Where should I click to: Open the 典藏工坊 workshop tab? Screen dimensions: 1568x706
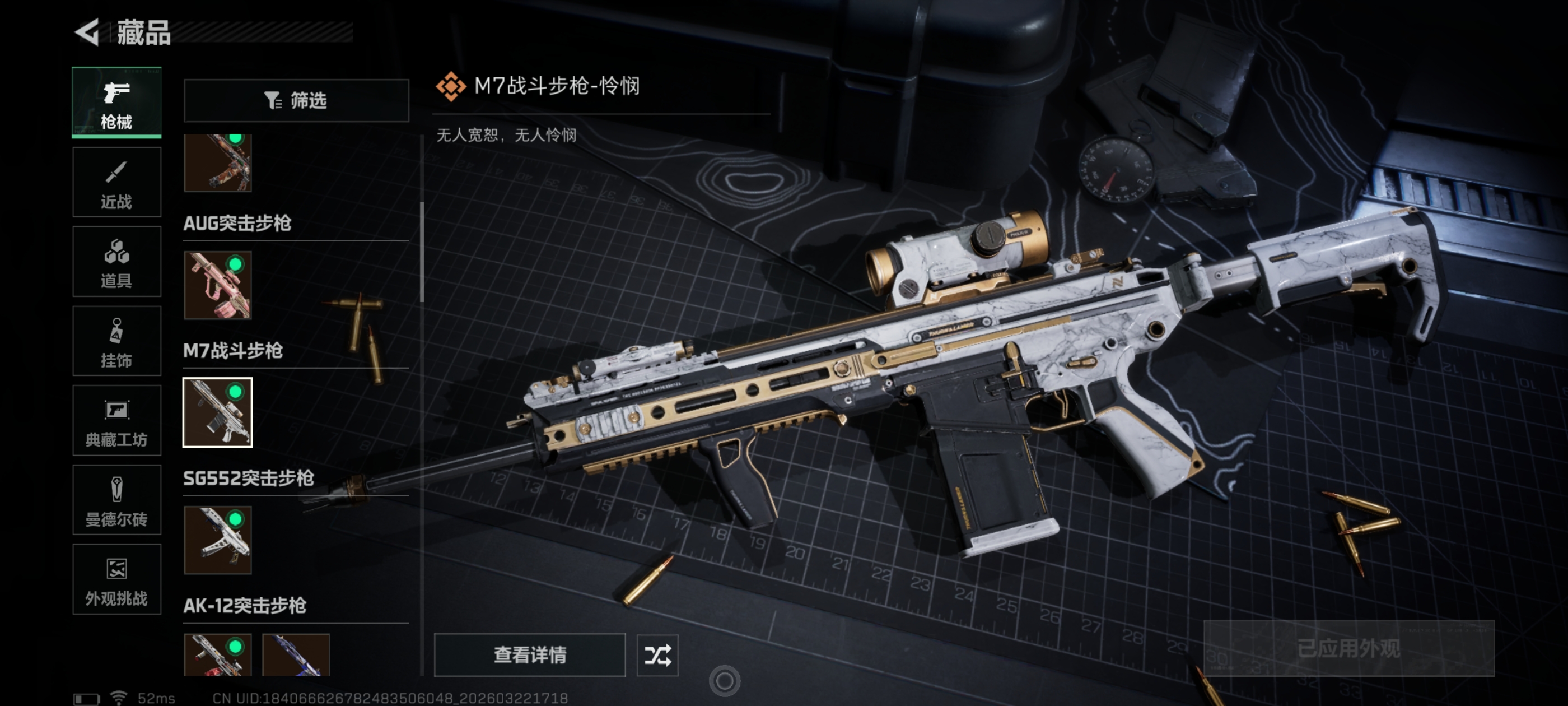click(x=116, y=420)
